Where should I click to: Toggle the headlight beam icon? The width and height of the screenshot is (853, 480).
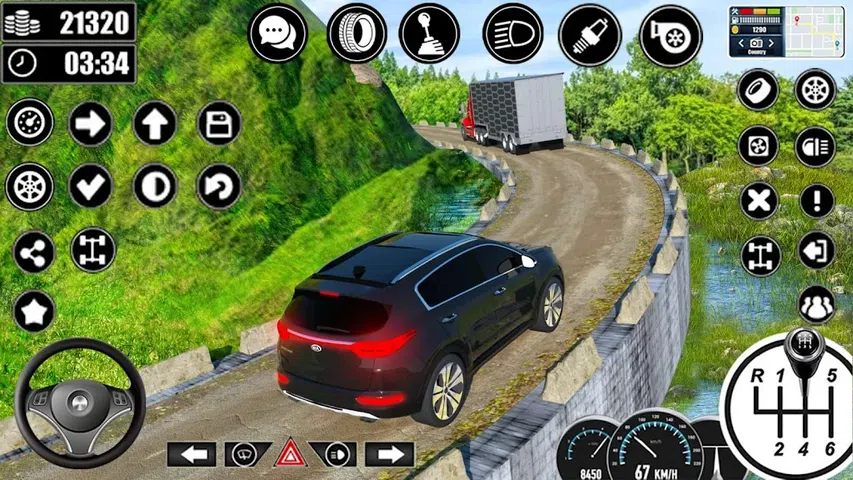pyautogui.click(x=513, y=33)
